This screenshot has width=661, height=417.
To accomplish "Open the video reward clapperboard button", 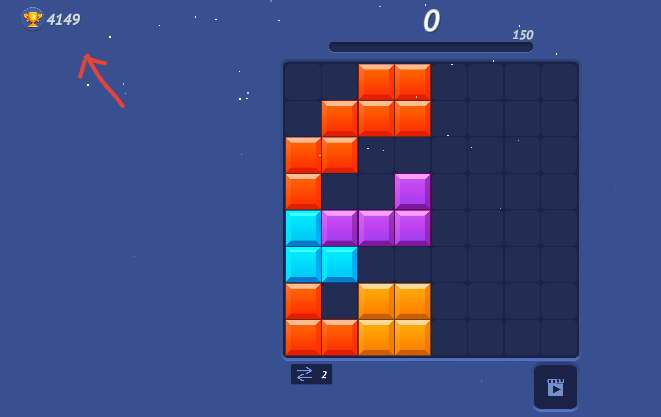I will point(555,387).
